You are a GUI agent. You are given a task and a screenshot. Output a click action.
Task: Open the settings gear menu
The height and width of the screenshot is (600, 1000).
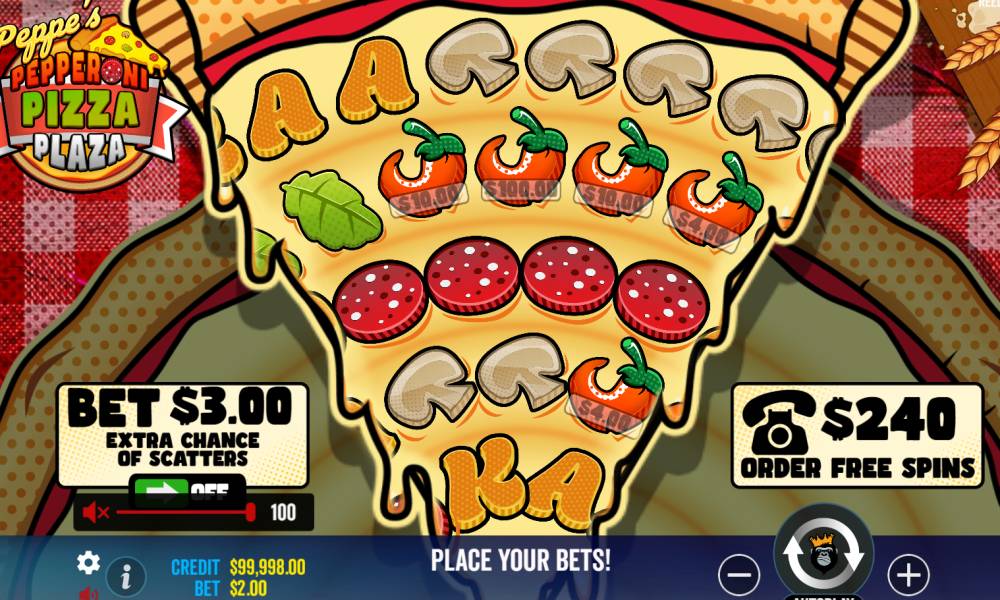[x=88, y=563]
